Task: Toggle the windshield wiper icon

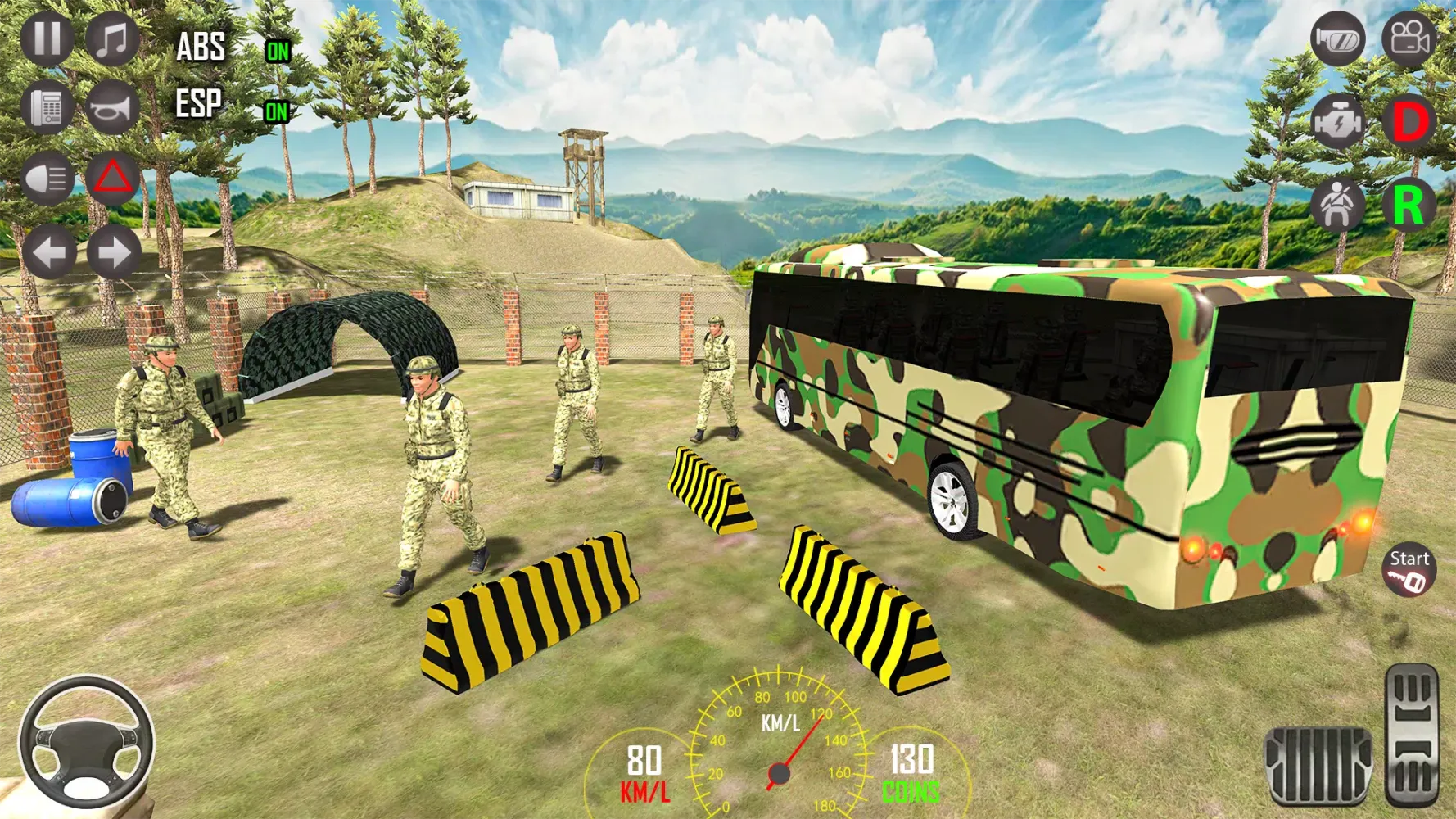Action: click(1337, 38)
